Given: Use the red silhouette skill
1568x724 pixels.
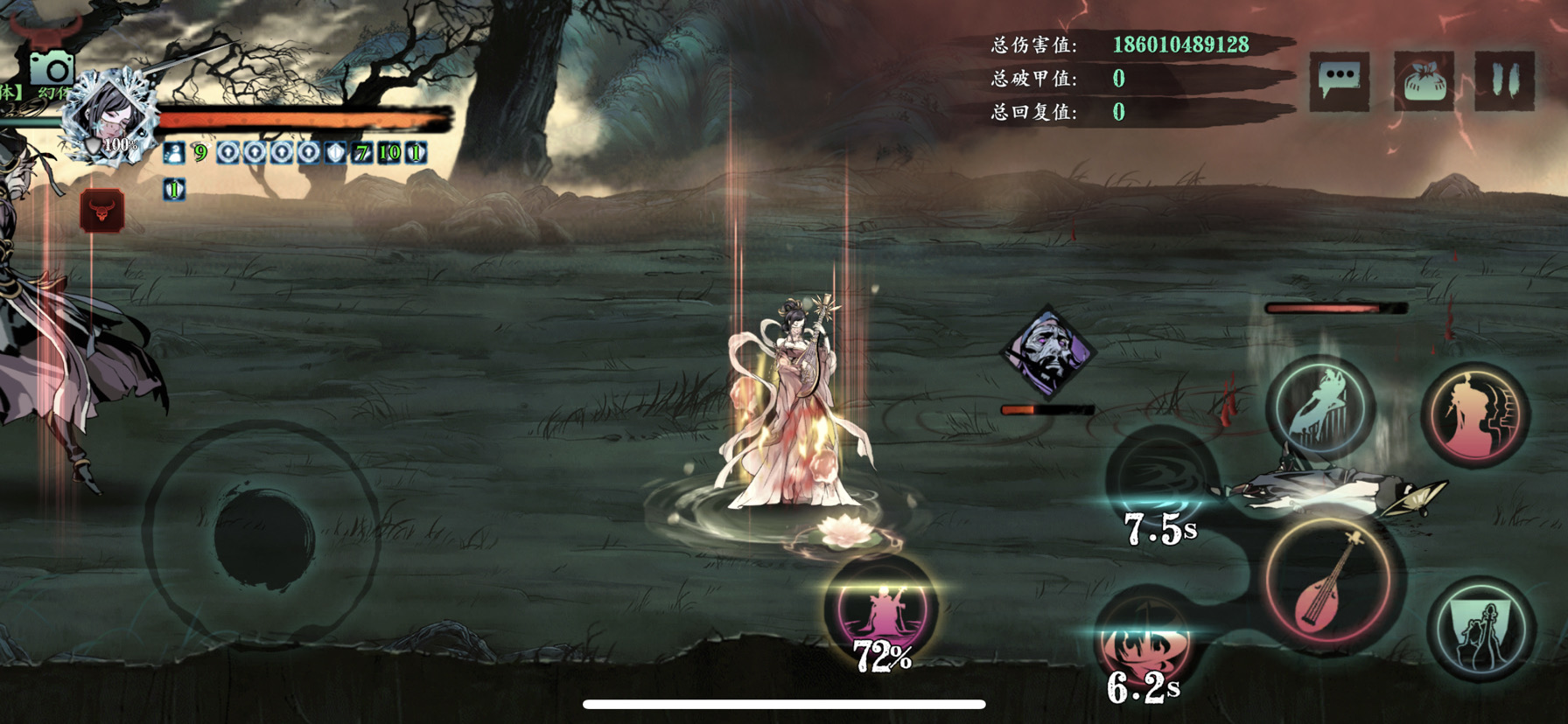Looking at the screenshot, I should (x=1476, y=414).
